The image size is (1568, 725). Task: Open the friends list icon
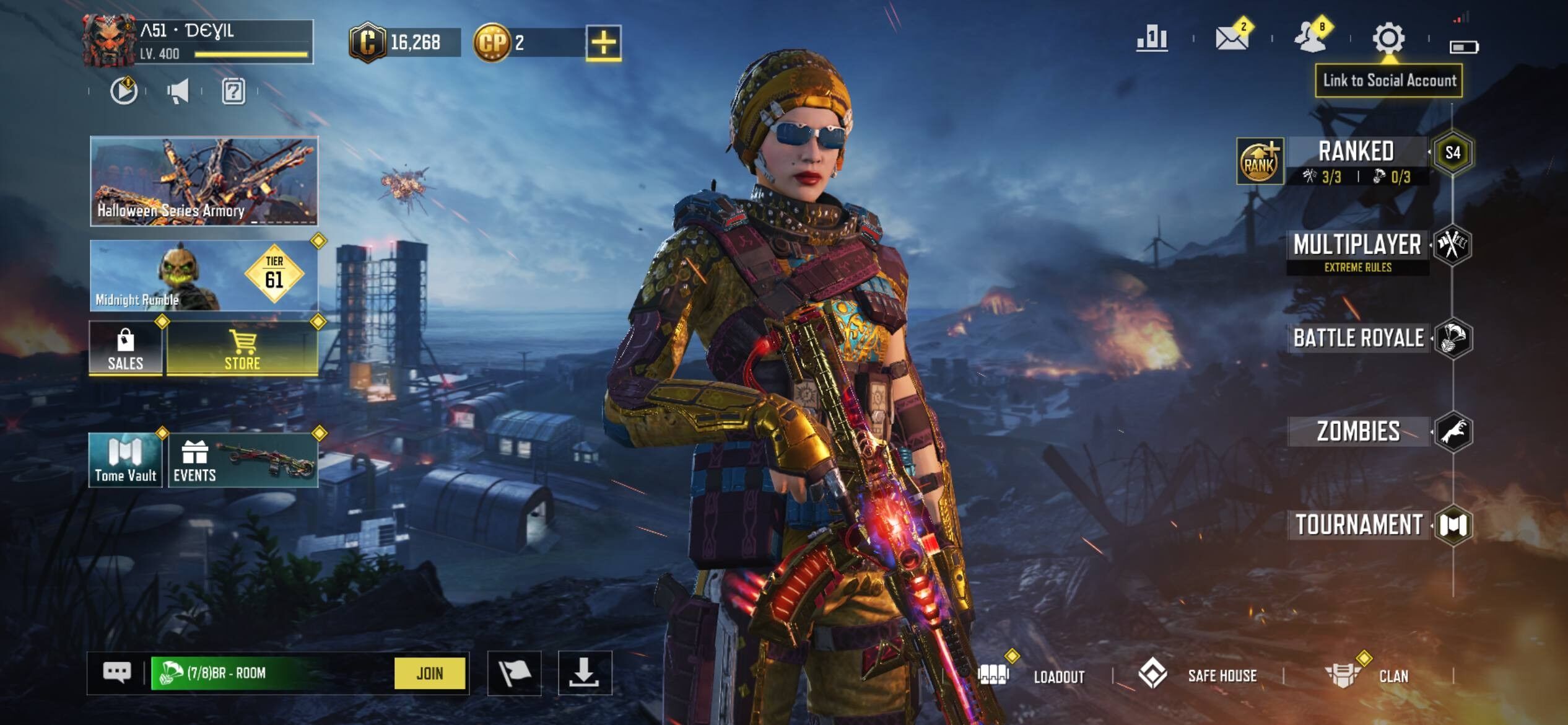(x=1310, y=38)
